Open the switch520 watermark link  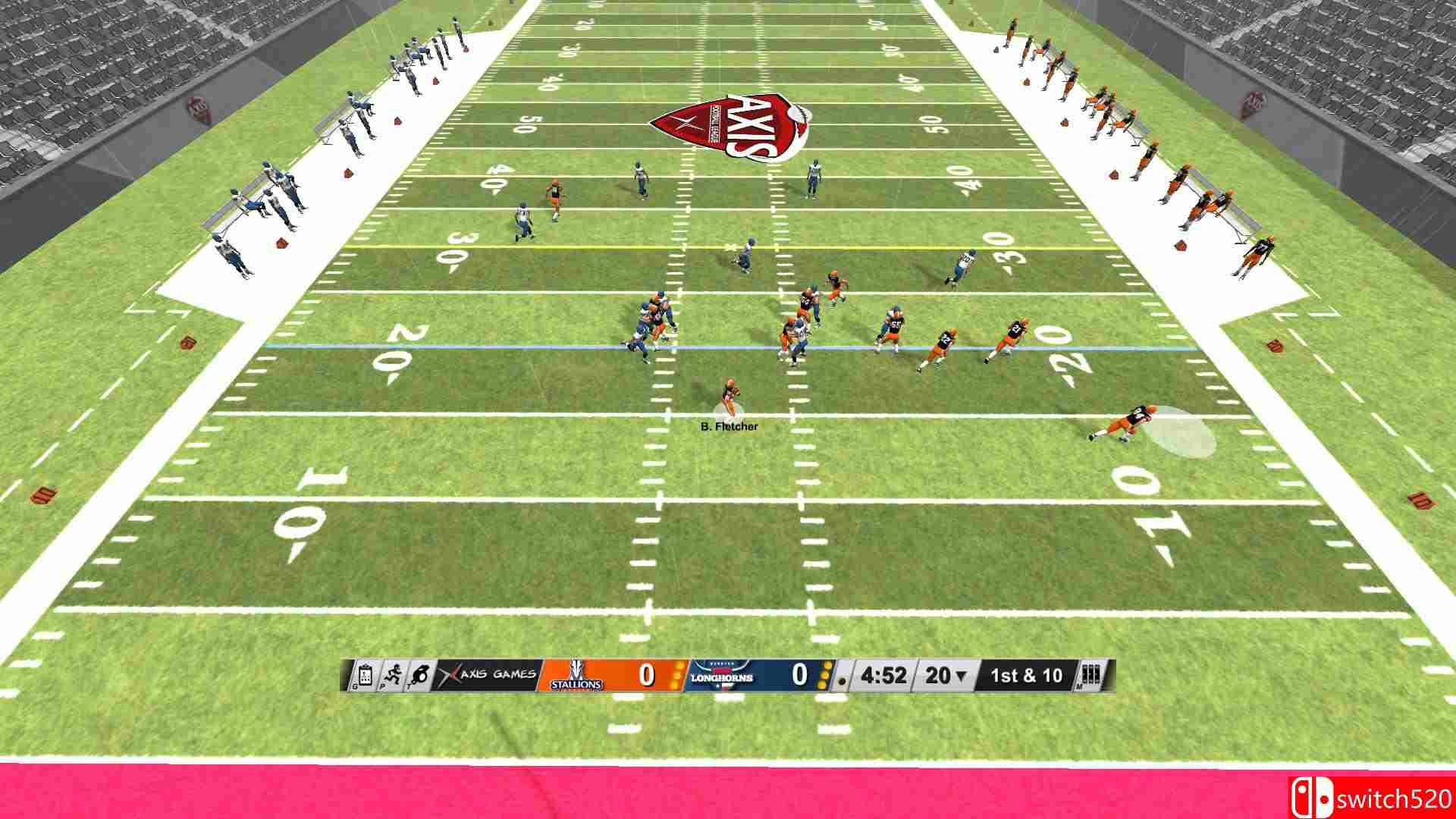(1395, 798)
